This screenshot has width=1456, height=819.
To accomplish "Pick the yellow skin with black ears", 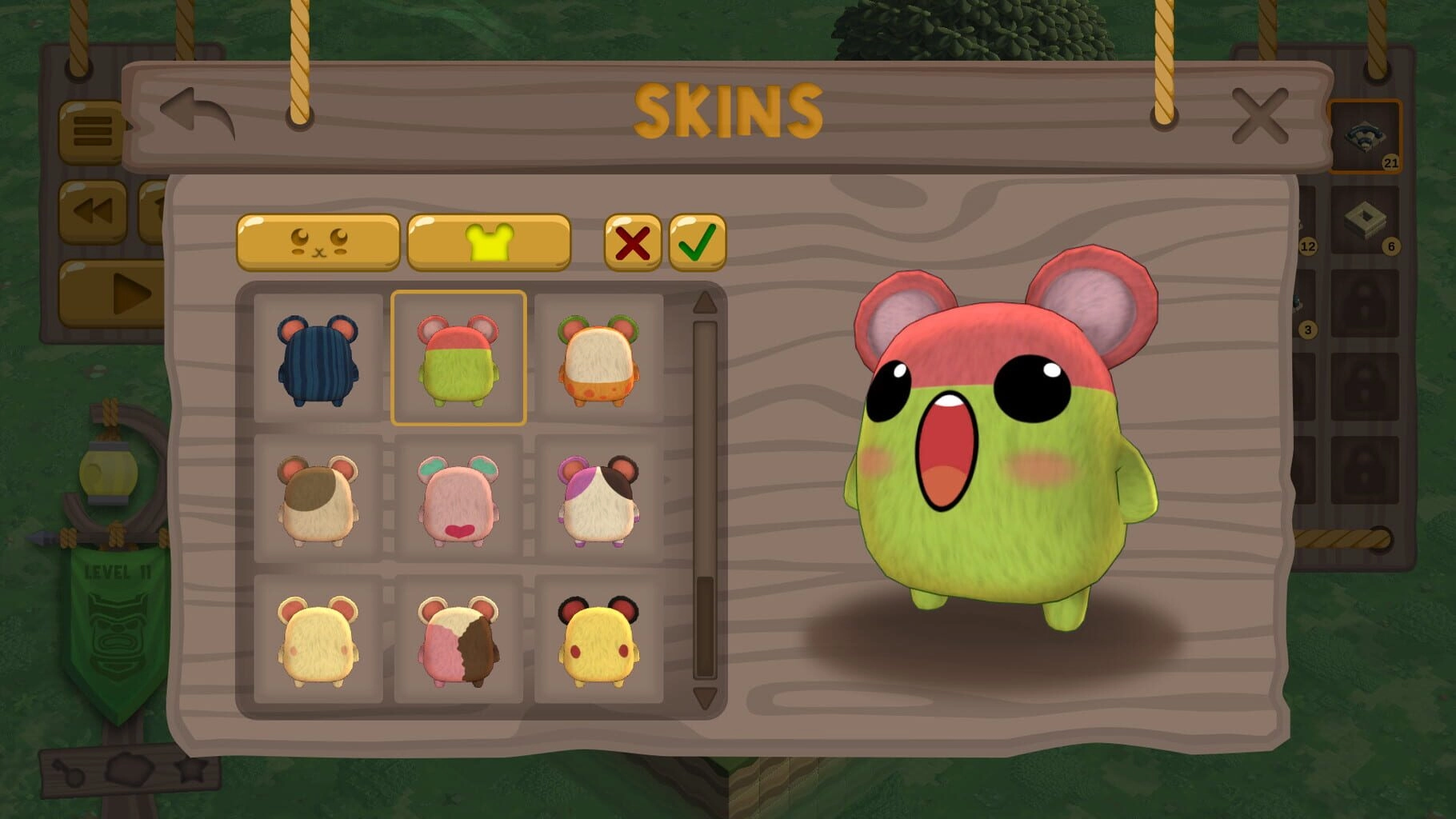I will pyautogui.click(x=598, y=639).
